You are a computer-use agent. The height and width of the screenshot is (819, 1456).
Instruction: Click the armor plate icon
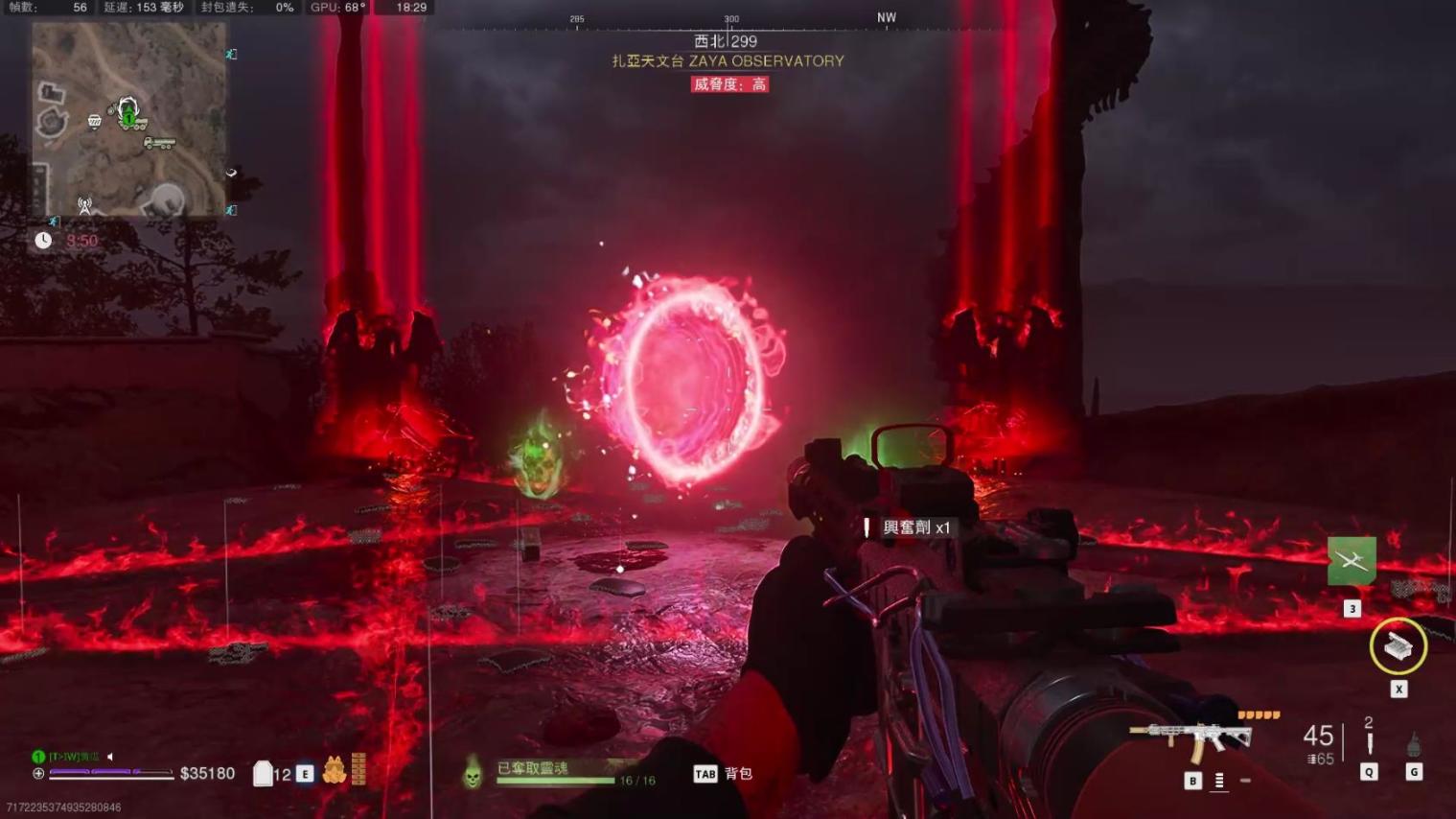pos(263,773)
